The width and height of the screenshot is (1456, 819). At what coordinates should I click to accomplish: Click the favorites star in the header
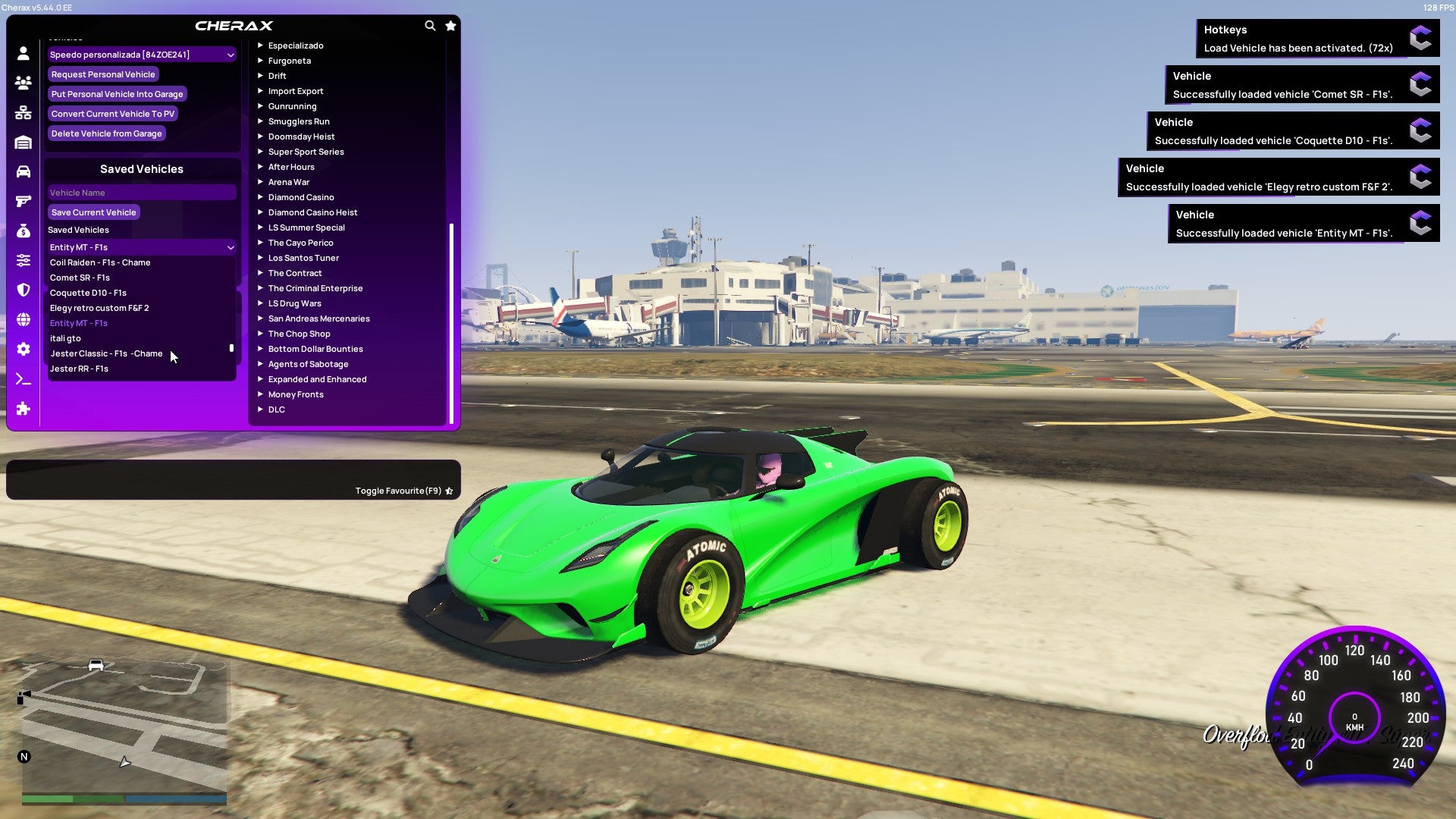pos(450,25)
